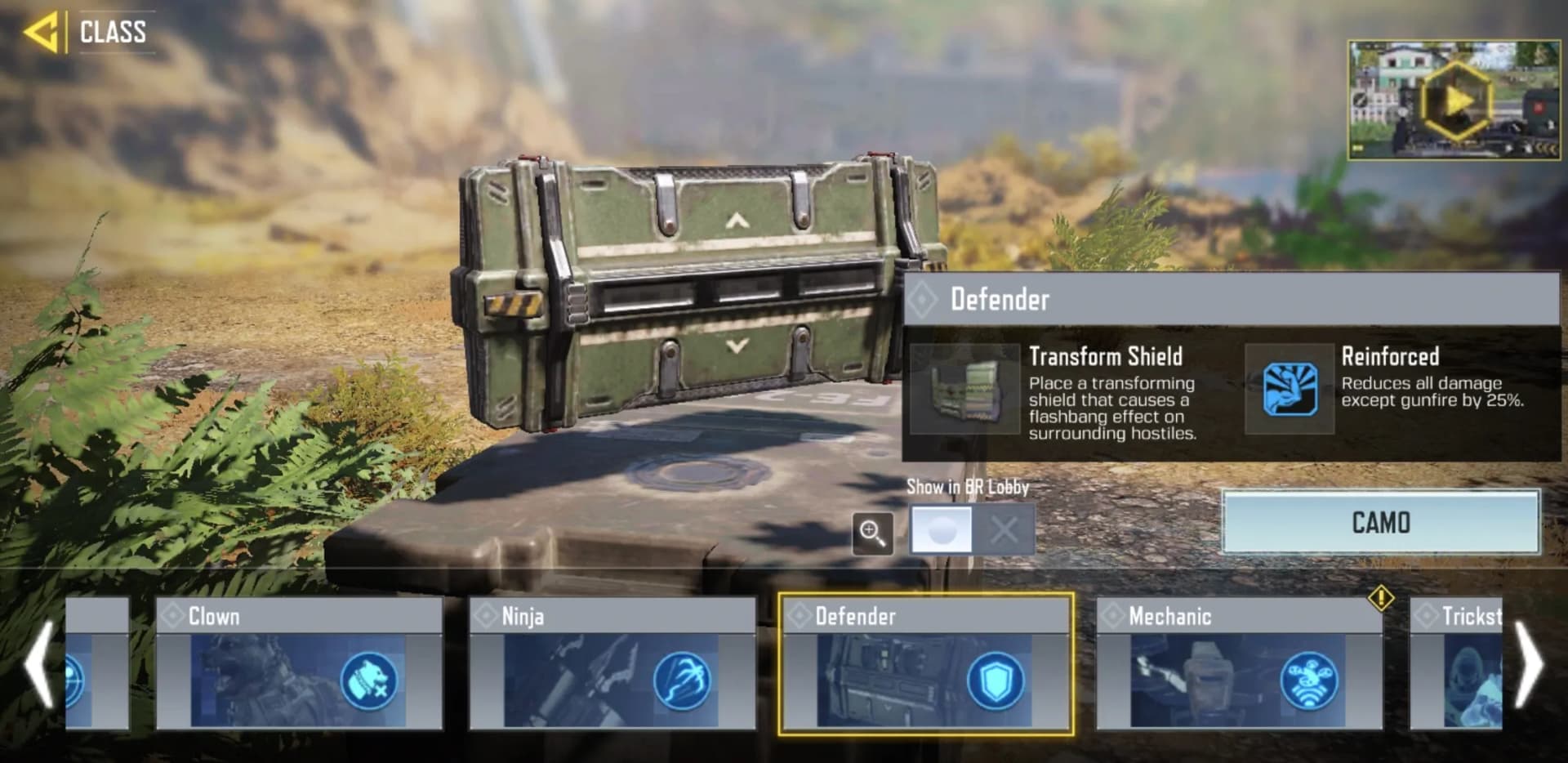This screenshot has height=763, width=1568.
Task: Choose the Ninja class card
Action: (612, 663)
